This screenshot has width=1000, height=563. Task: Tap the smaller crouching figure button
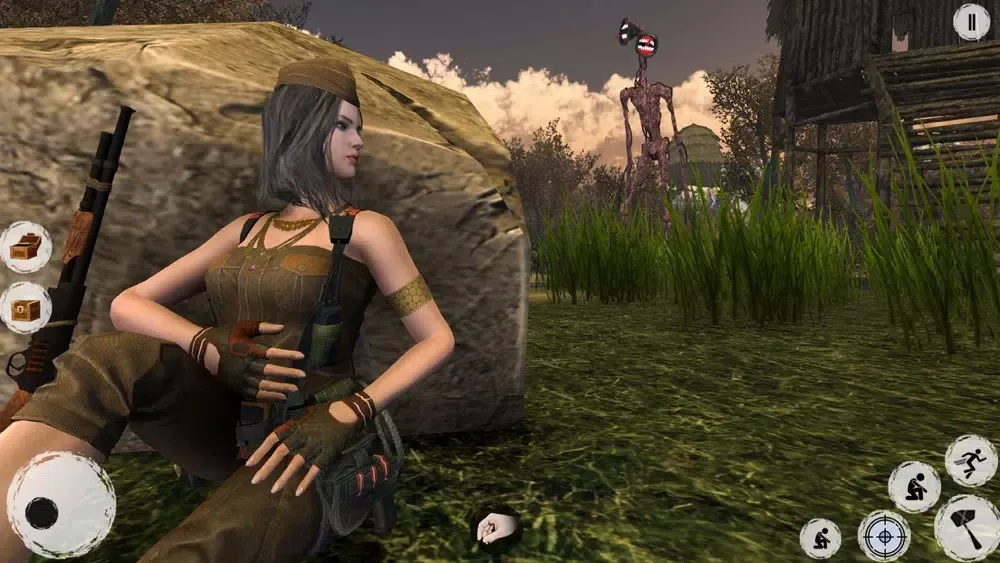820,538
